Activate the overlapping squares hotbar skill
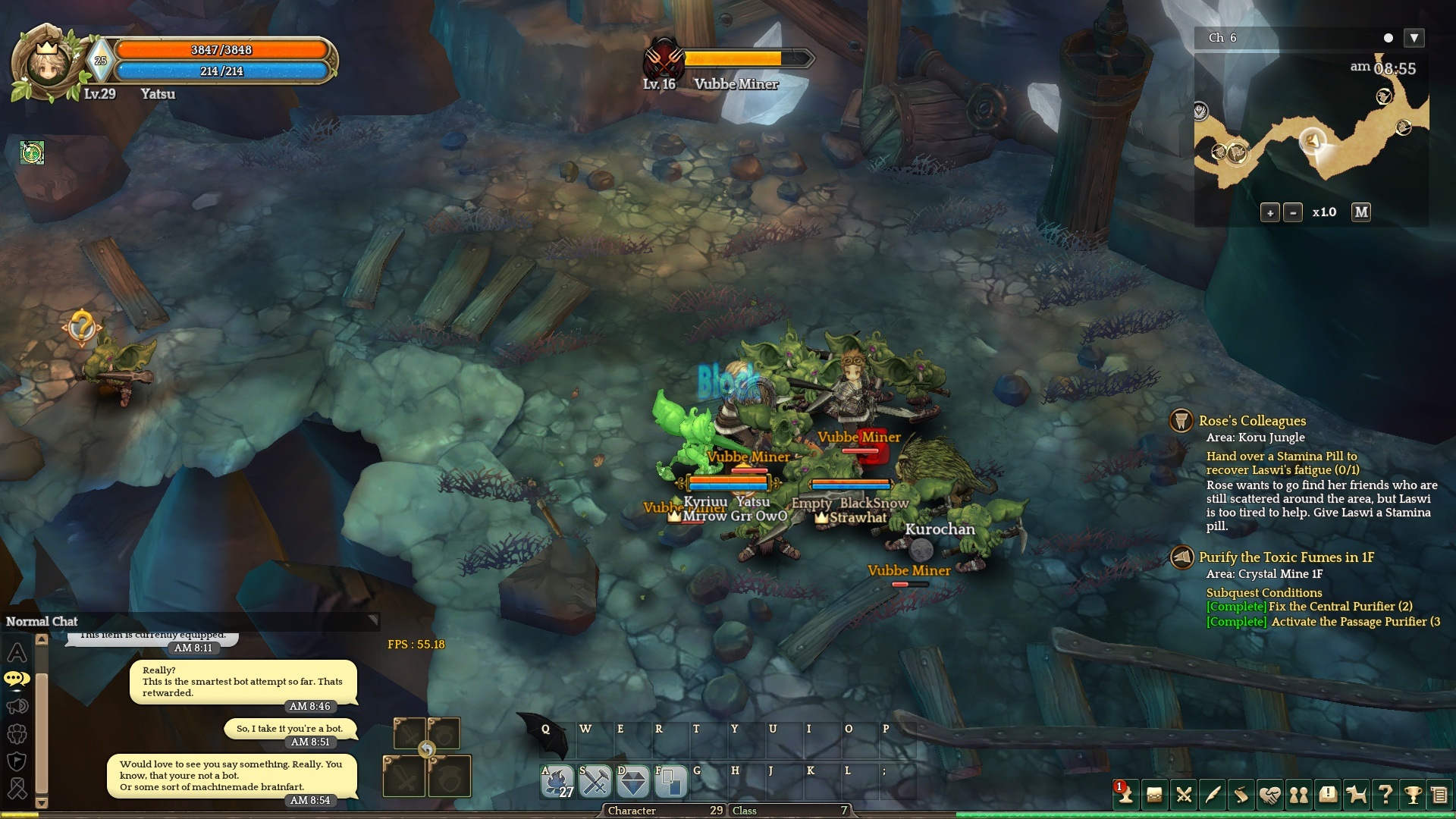The width and height of the screenshot is (1456, 819). pyautogui.click(x=670, y=782)
